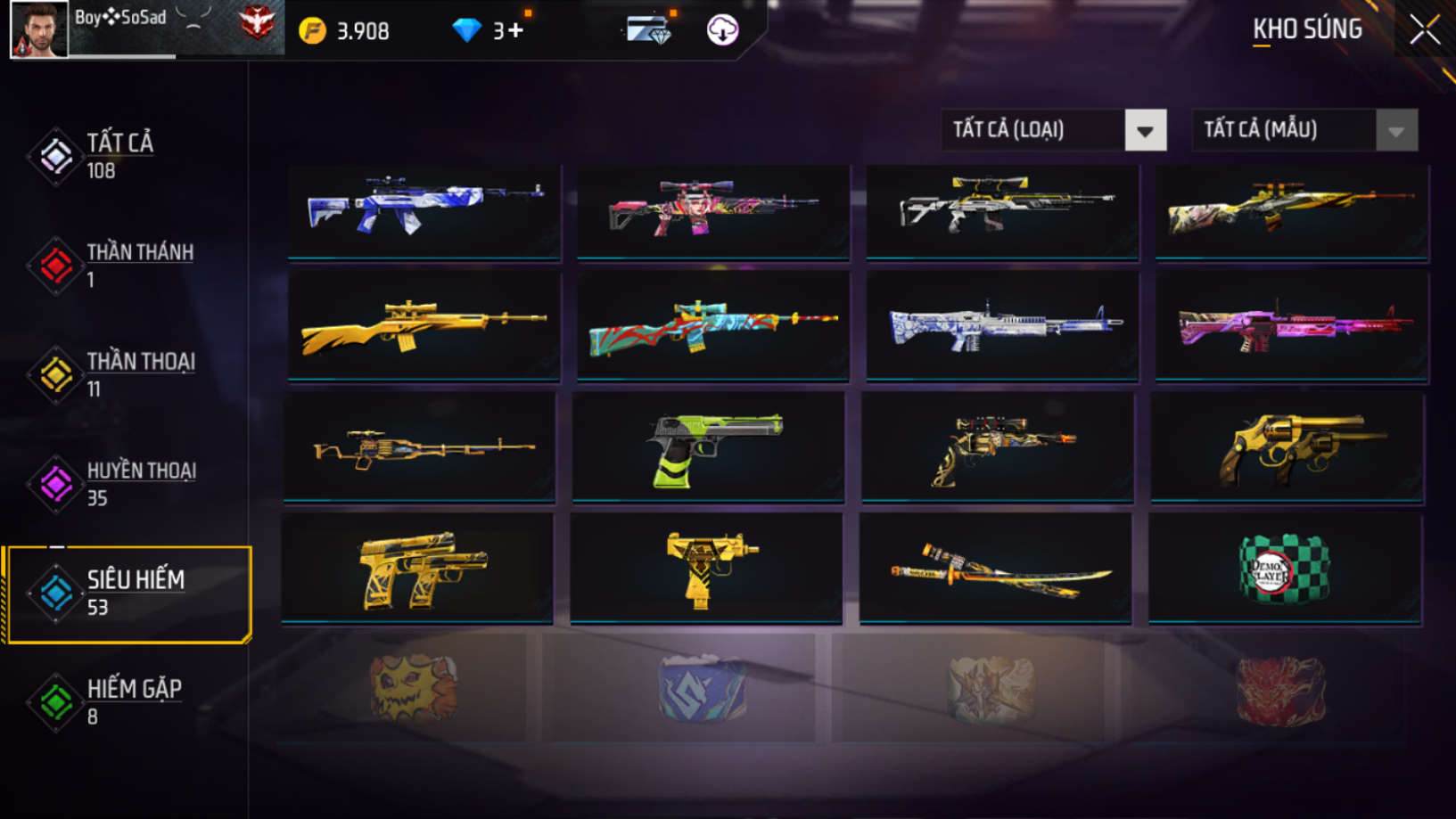This screenshot has height=819, width=1456.
Task: Choose the golden dual pistols skin
Action: [417, 568]
